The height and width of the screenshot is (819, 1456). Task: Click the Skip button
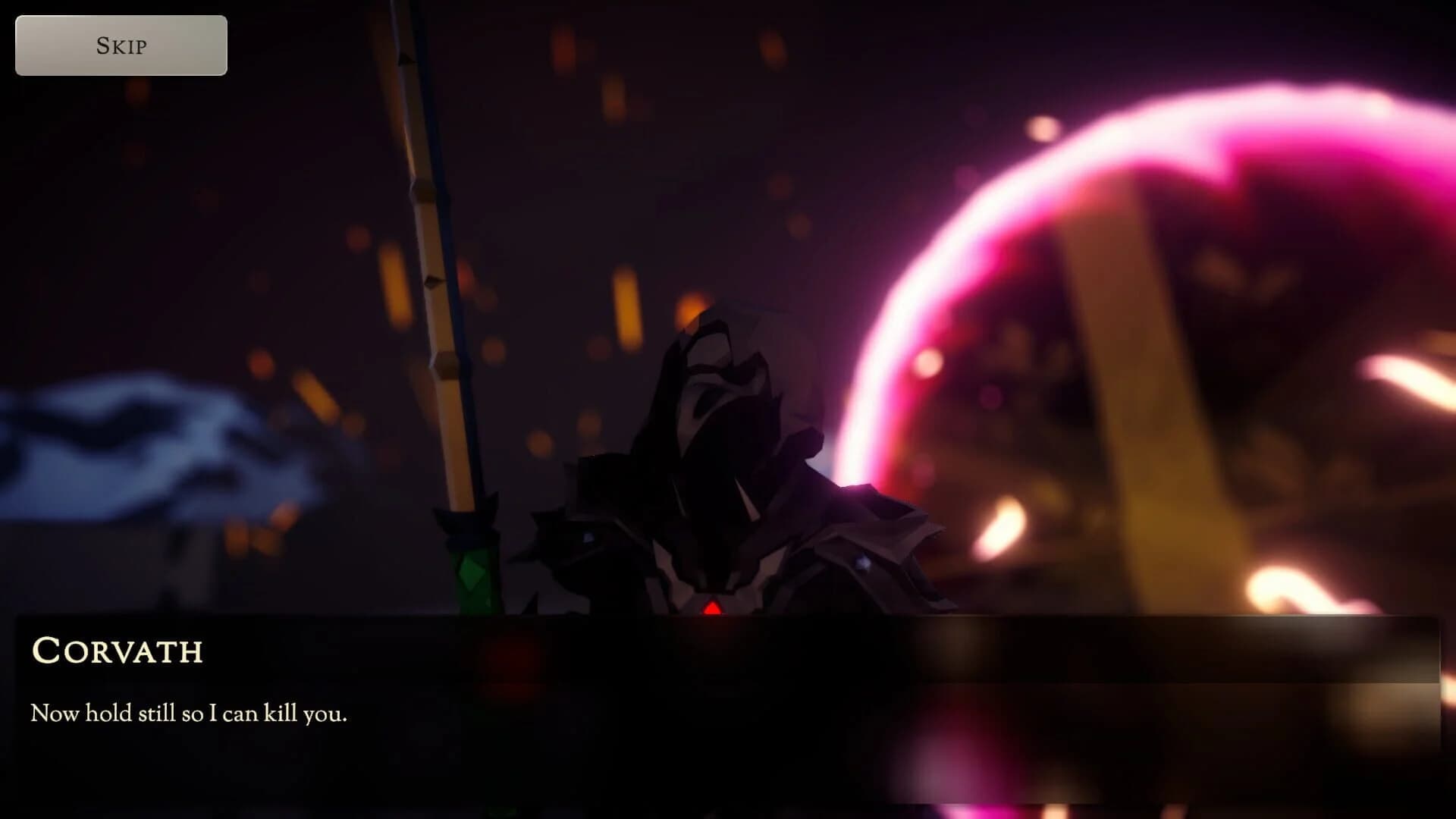tap(120, 45)
